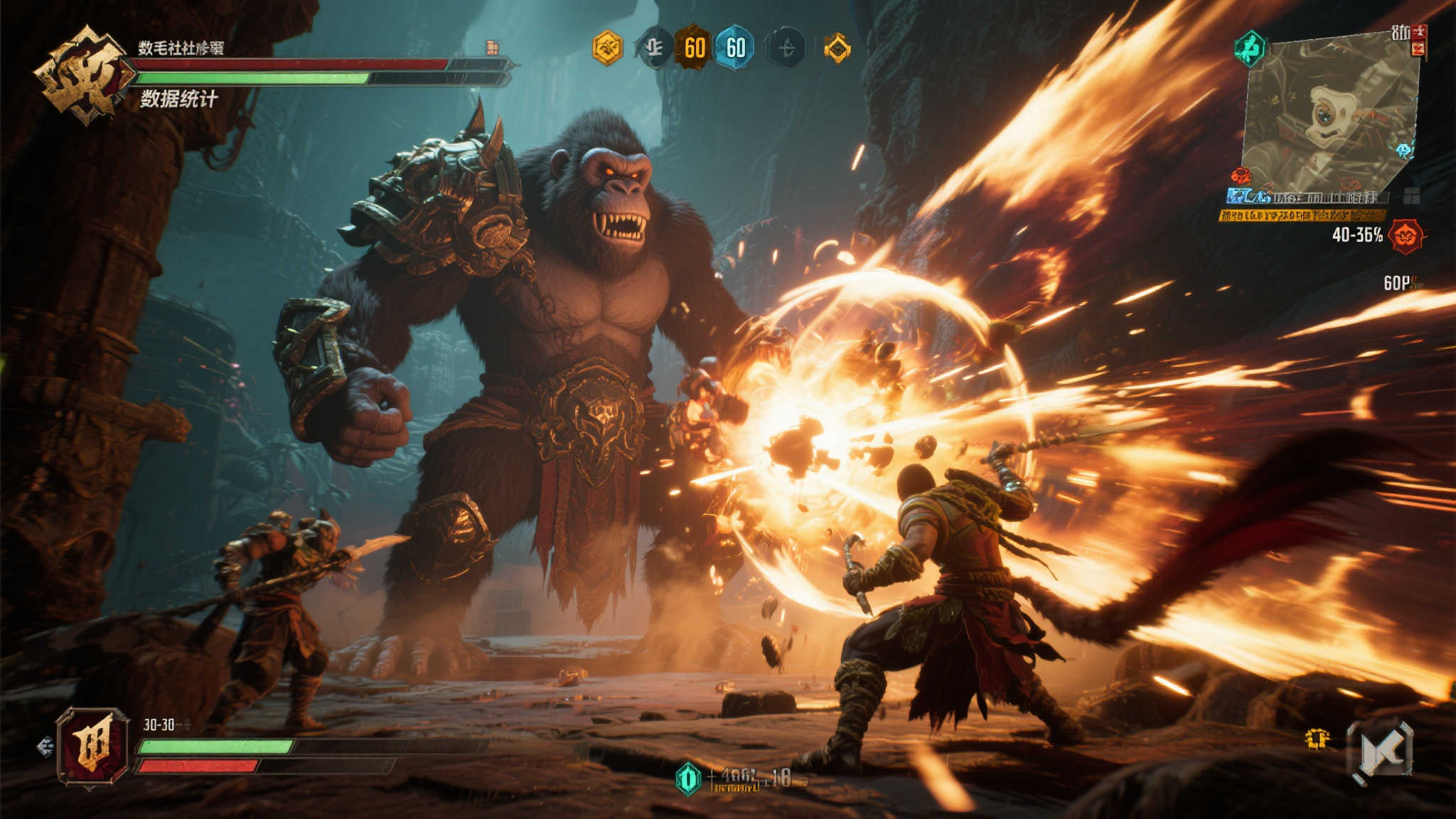The height and width of the screenshot is (819, 1456).
Task: Open the 数据统计 statistics label
Action: 178,99
